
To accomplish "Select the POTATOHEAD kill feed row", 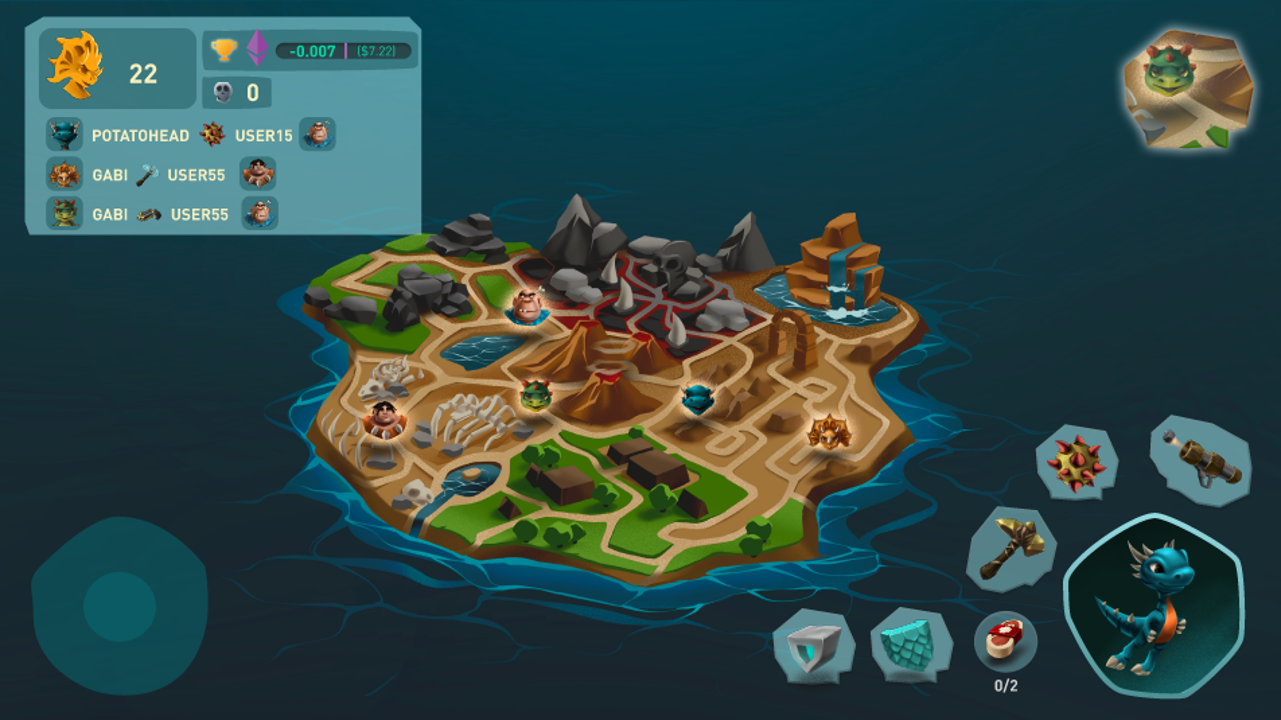I will click(190, 135).
